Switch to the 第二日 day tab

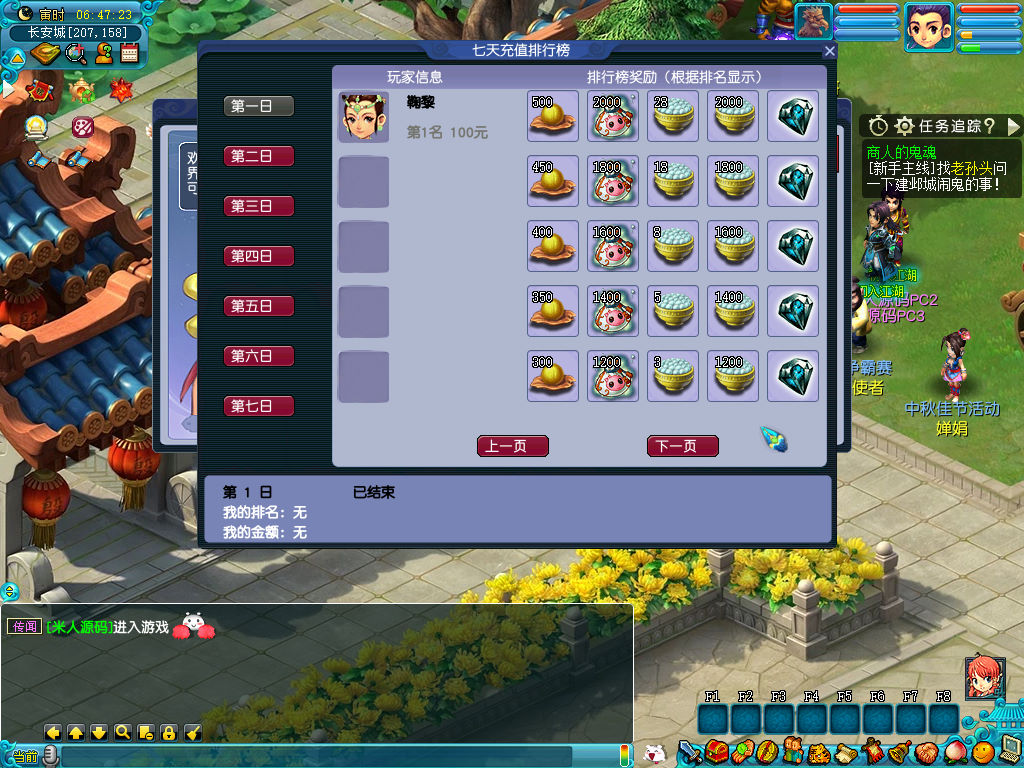tap(259, 156)
